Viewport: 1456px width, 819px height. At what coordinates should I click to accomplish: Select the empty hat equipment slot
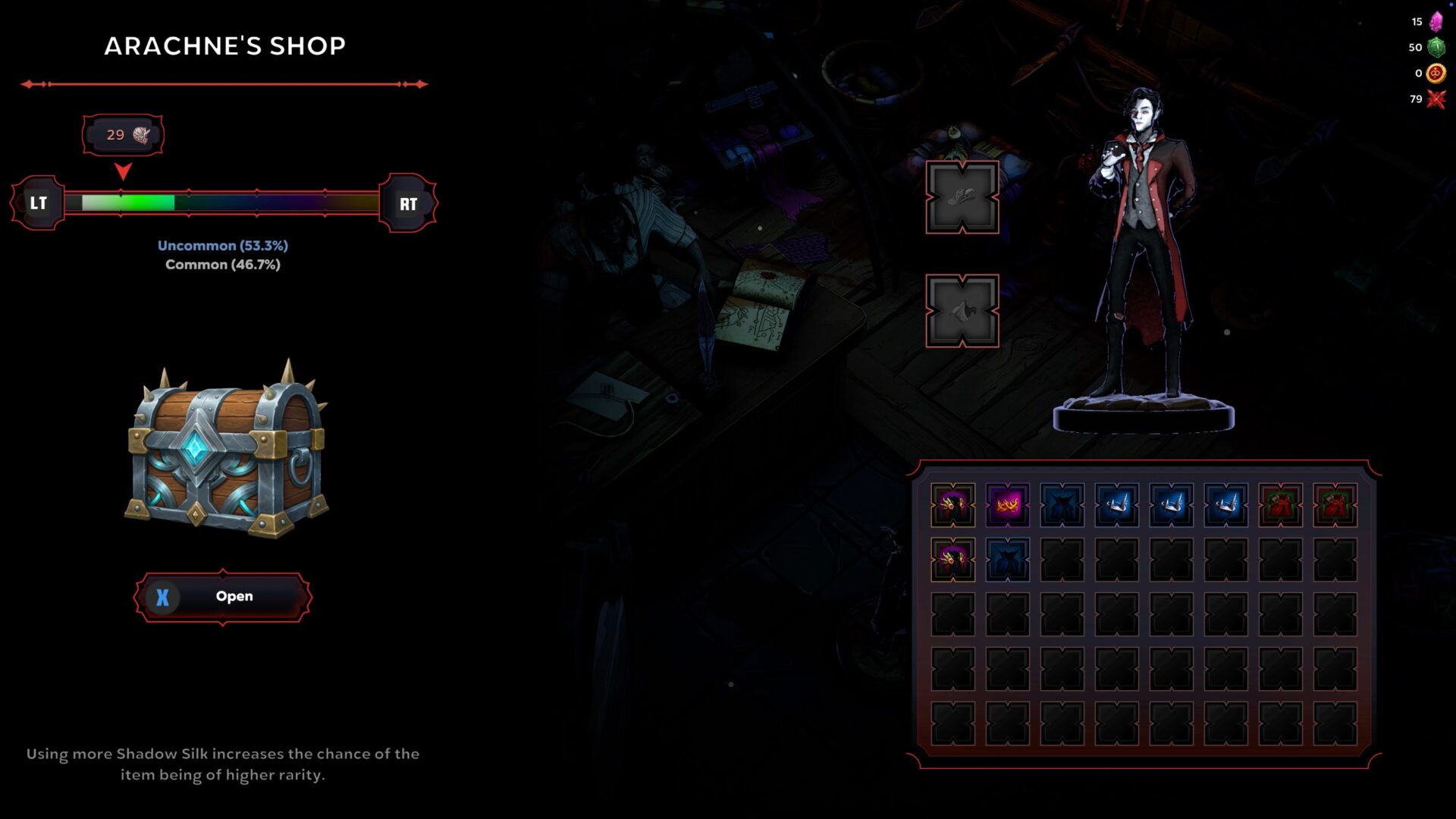[x=962, y=197]
